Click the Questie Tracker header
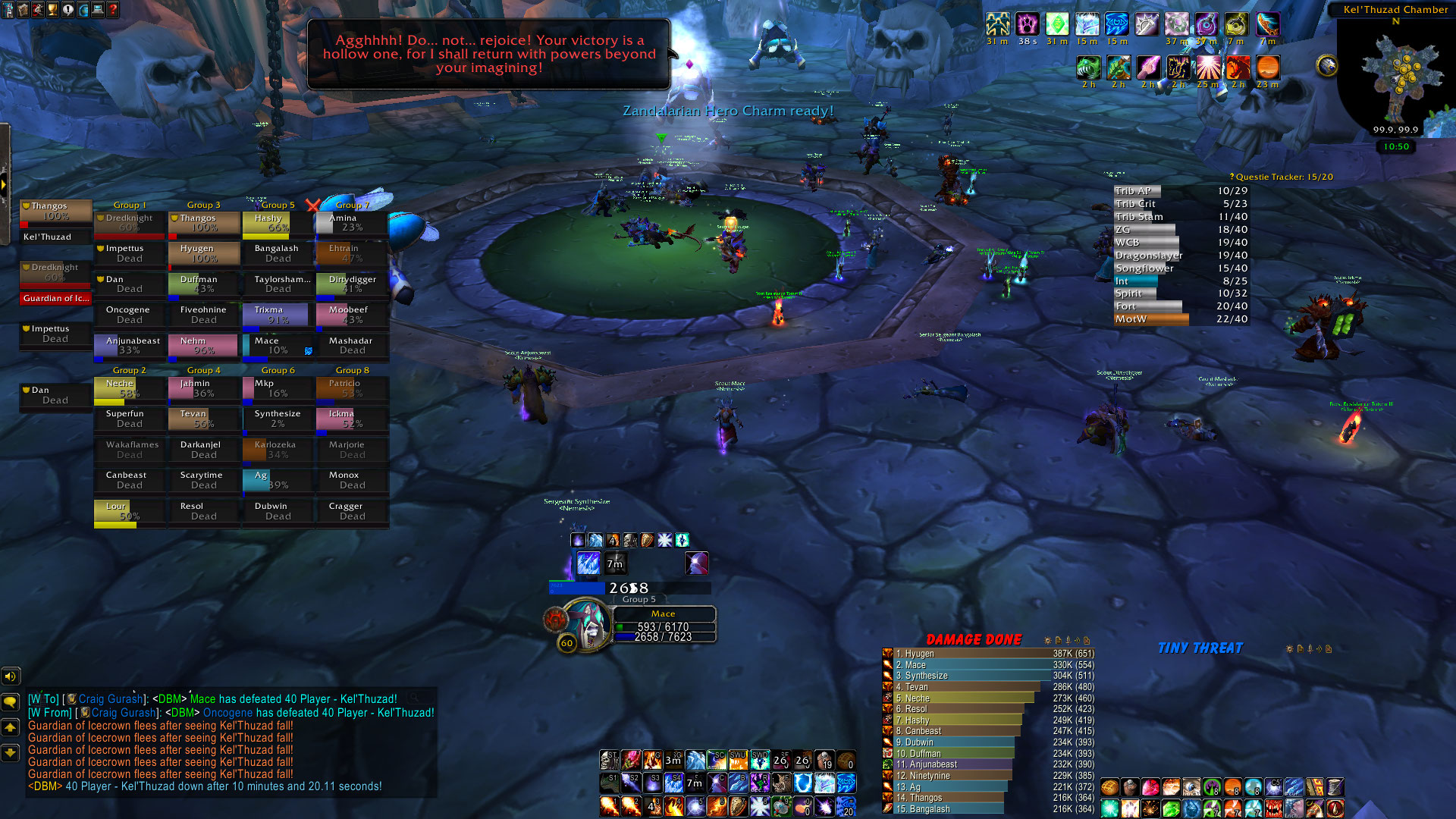1456x819 pixels. [x=1283, y=177]
